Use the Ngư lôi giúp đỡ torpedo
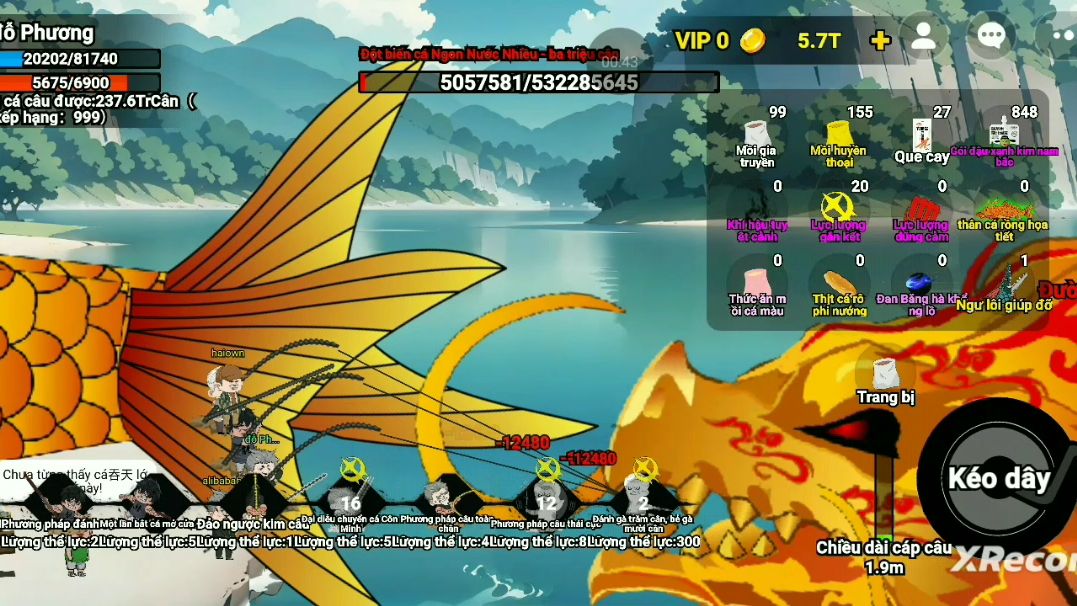Screen dimensions: 1077x606 coord(1004,283)
